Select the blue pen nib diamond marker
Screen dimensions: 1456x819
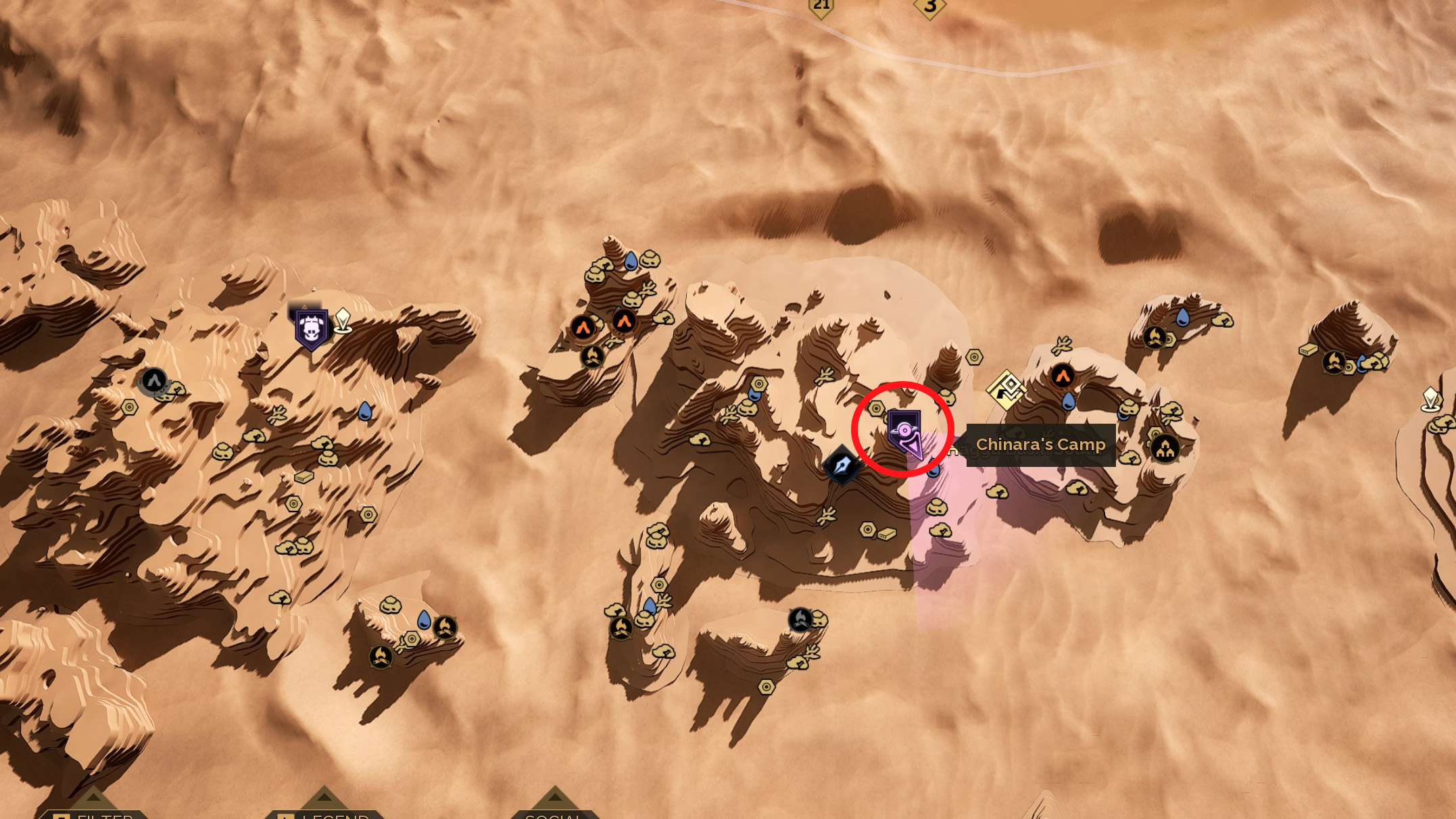[842, 465]
